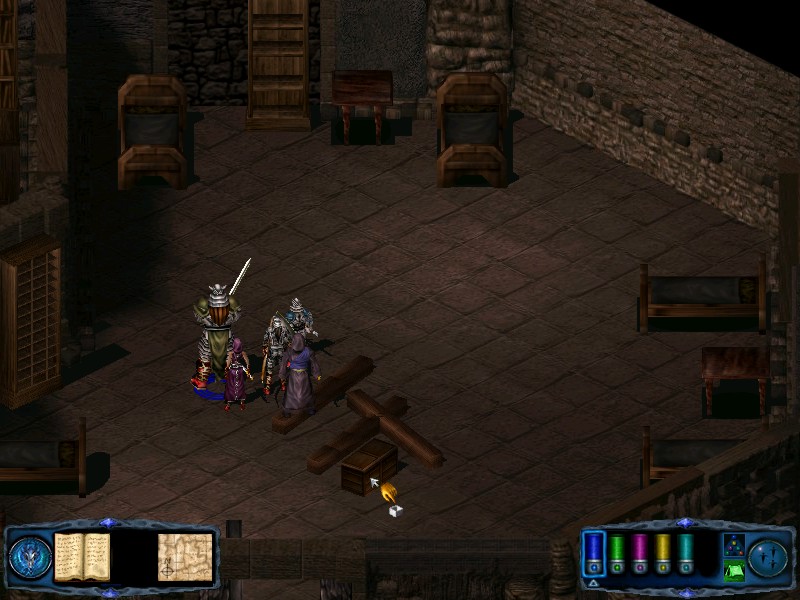The height and width of the screenshot is (600, 800).
Task: Switch to the teal party member bar
Action: point(685,552)
